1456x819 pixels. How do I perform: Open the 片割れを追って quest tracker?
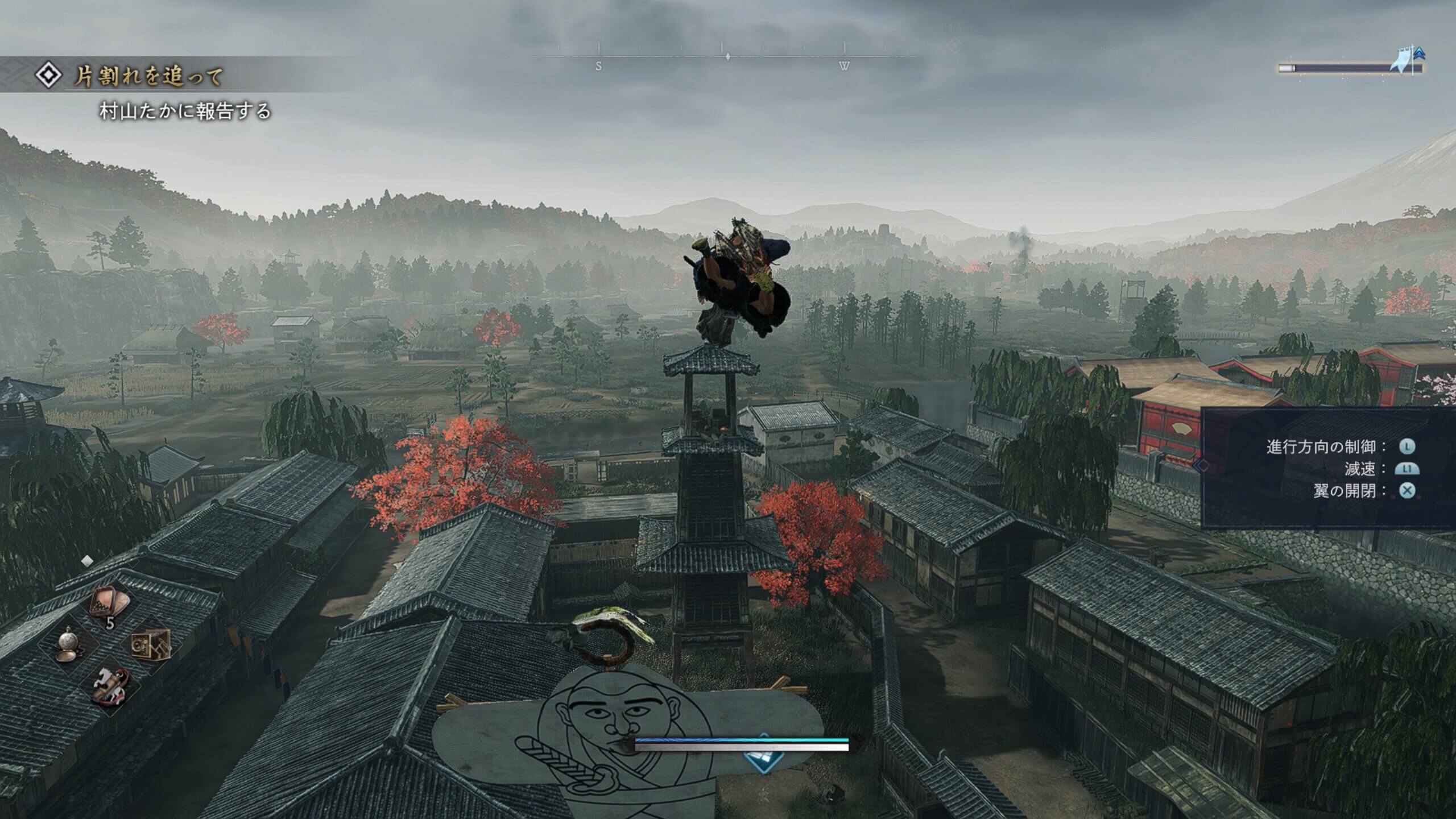[x=149, y=76]
